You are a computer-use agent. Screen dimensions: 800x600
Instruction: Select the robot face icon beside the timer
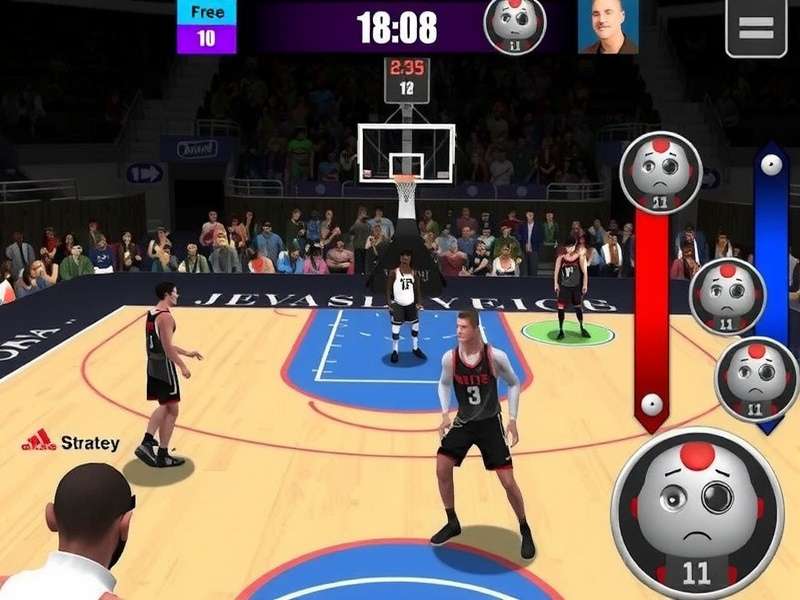pyautogui.click(x=515, y=26)
